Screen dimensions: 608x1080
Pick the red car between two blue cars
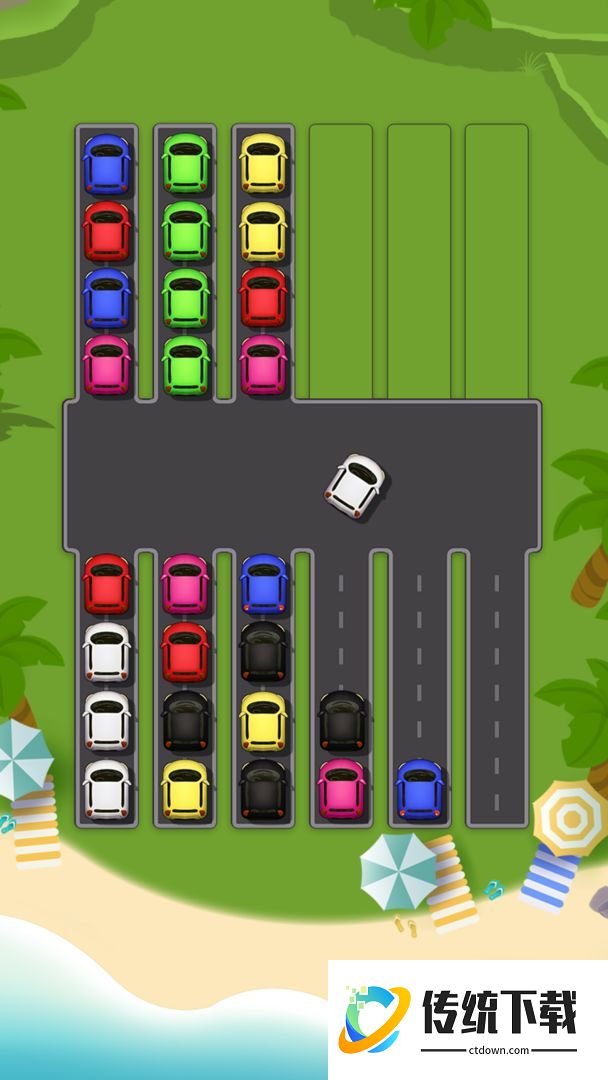pos(107,231)
